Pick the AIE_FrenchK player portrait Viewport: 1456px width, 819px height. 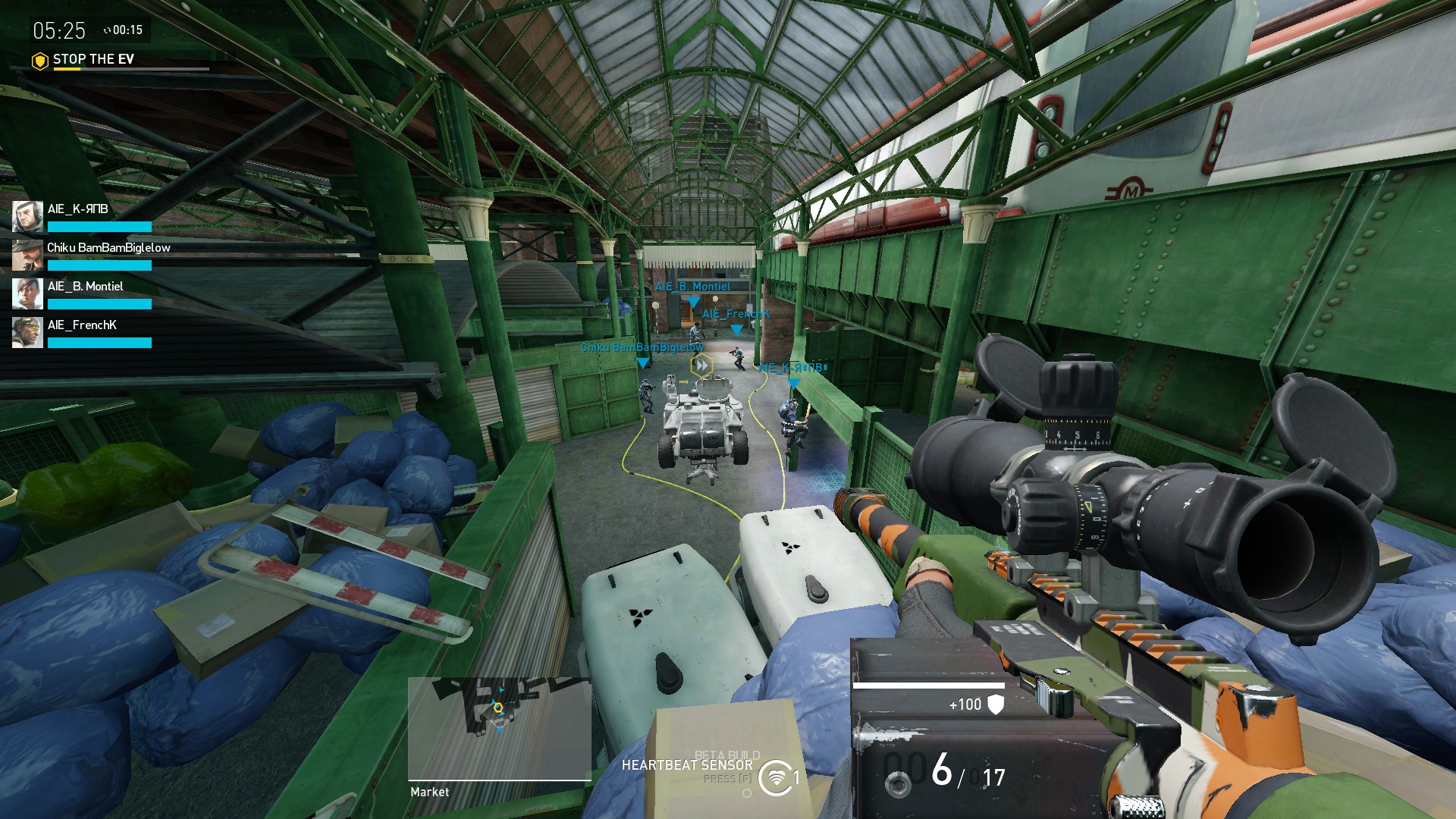point(27,333)
